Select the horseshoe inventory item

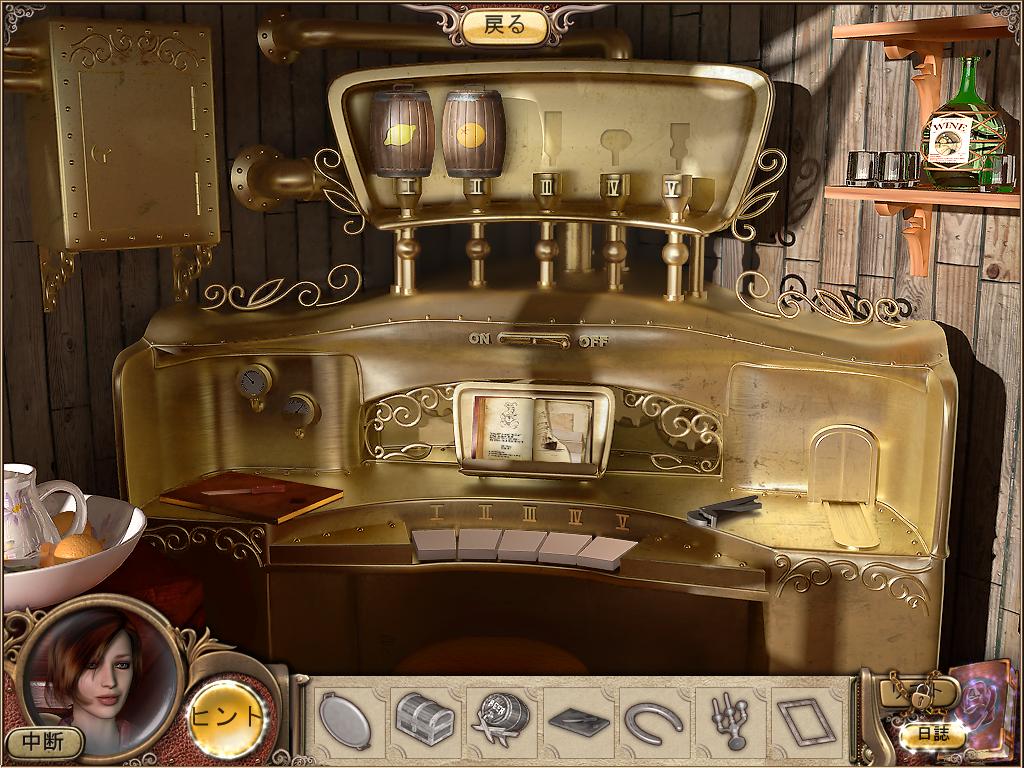click(653, 719)
